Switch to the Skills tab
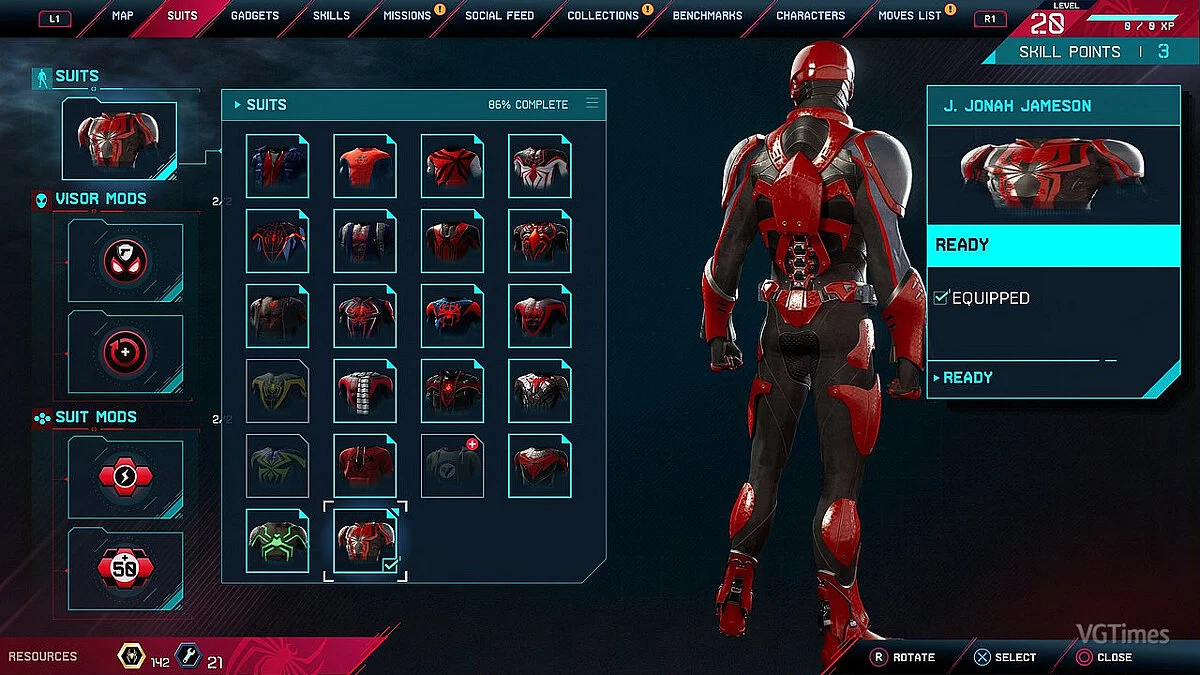1200x675 pixels. coord(331,16)
